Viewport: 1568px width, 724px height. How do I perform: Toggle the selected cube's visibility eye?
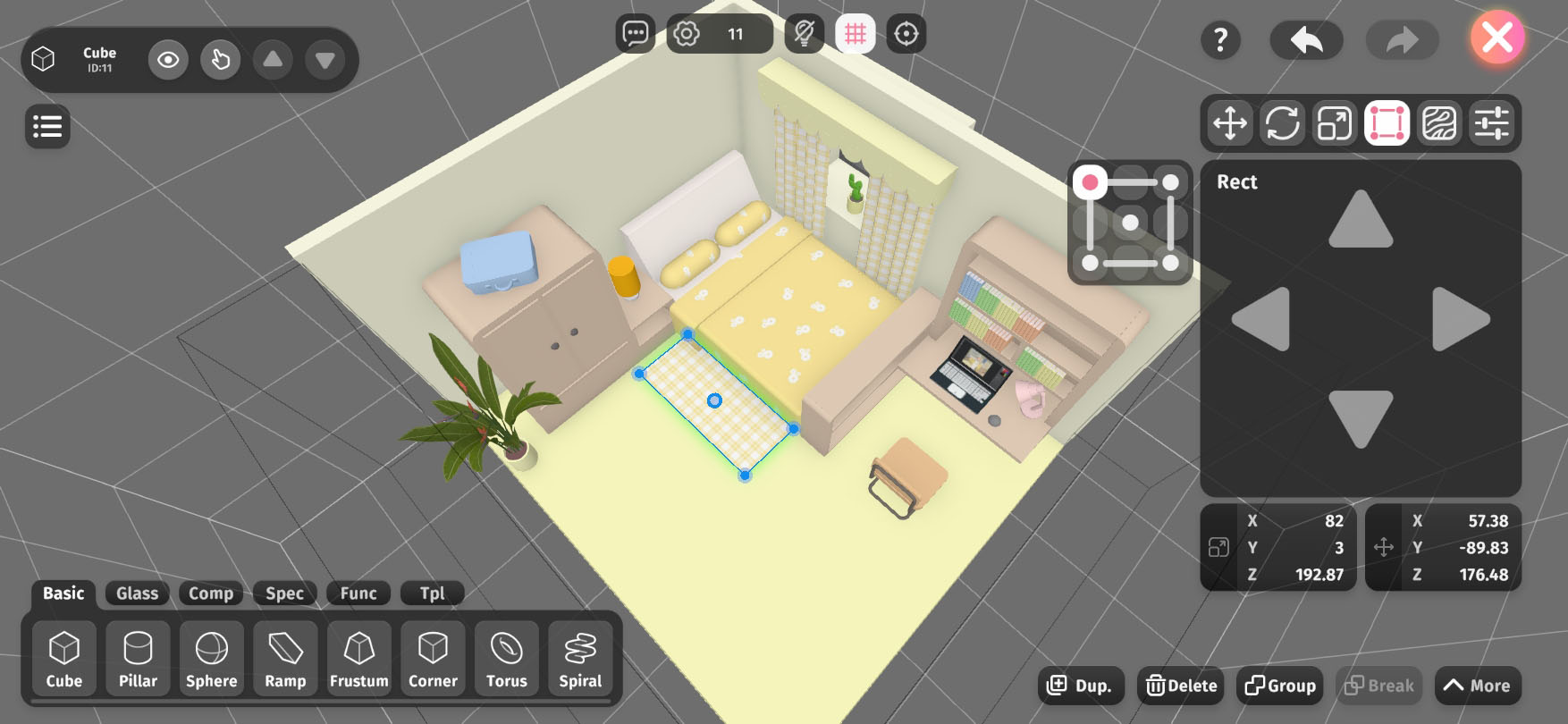coord(168,60)
